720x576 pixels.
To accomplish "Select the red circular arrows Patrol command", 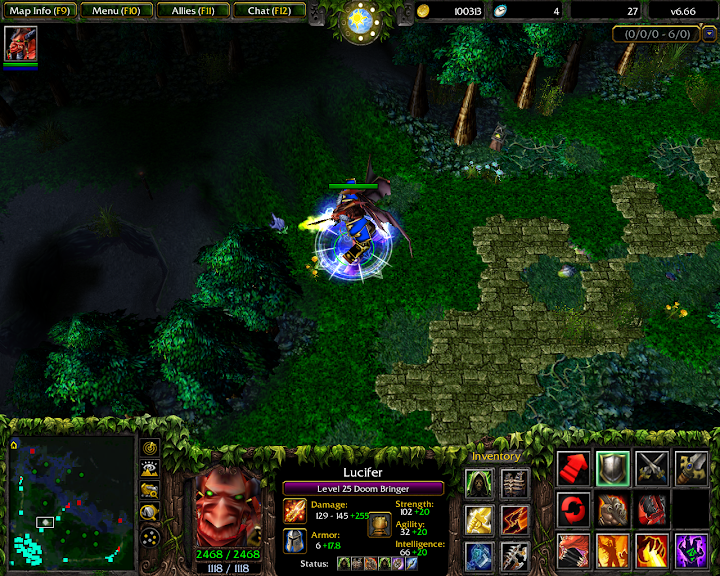I will [x=573, y=510].
